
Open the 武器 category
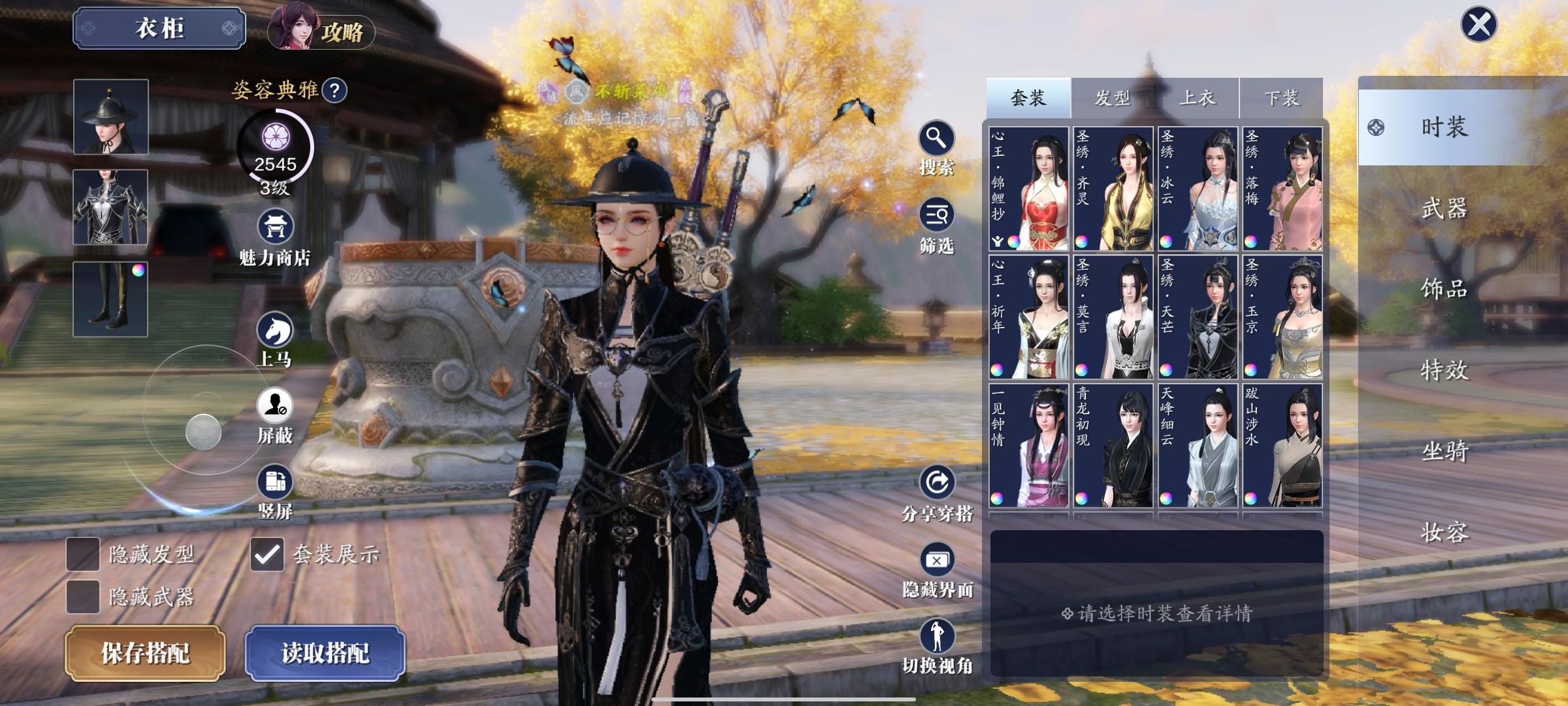pos(1445,209)
